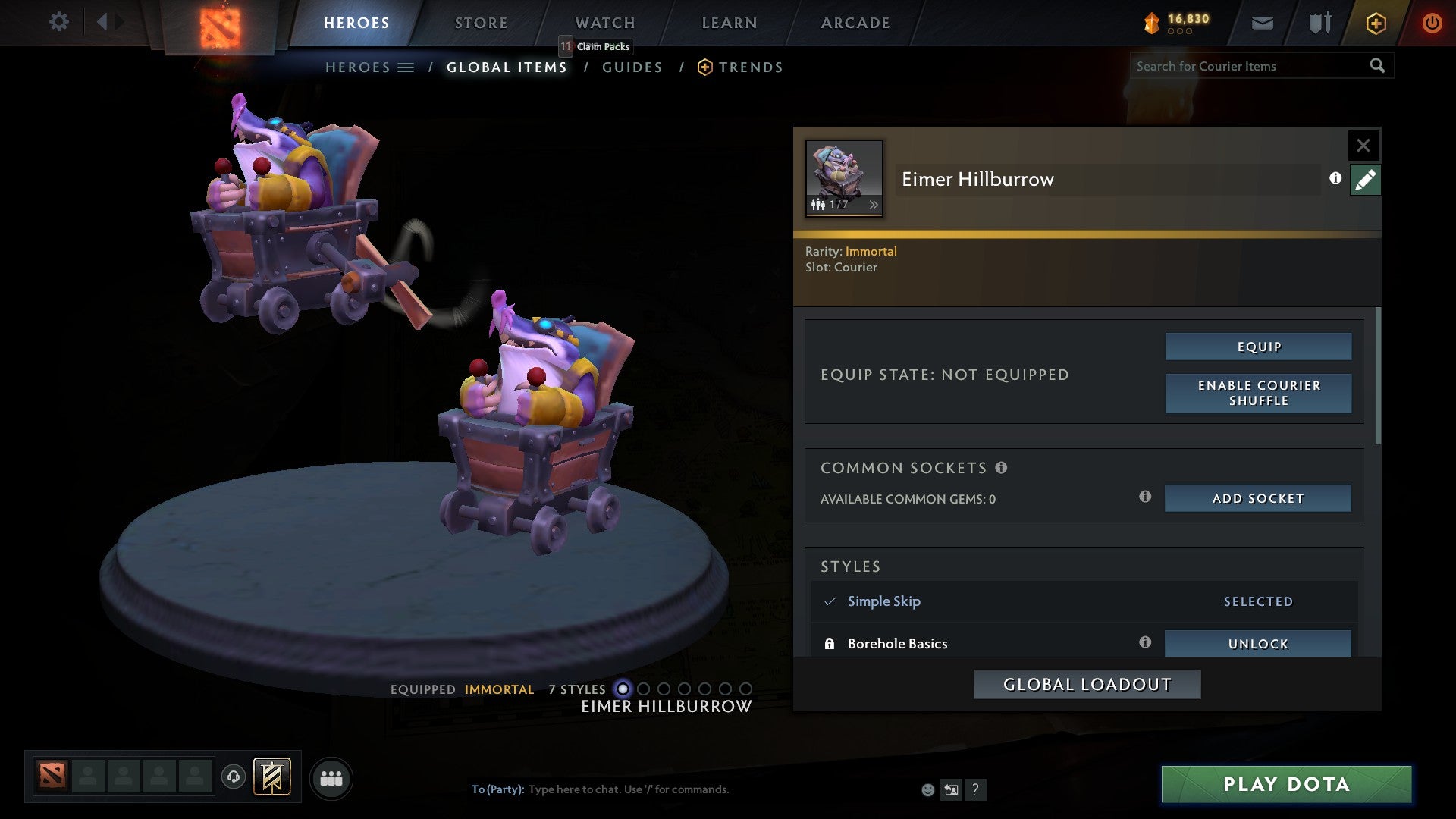This screenshot has height=819, width=1456.
Task: Open the armory icon in top bar
Action: 1318,23
